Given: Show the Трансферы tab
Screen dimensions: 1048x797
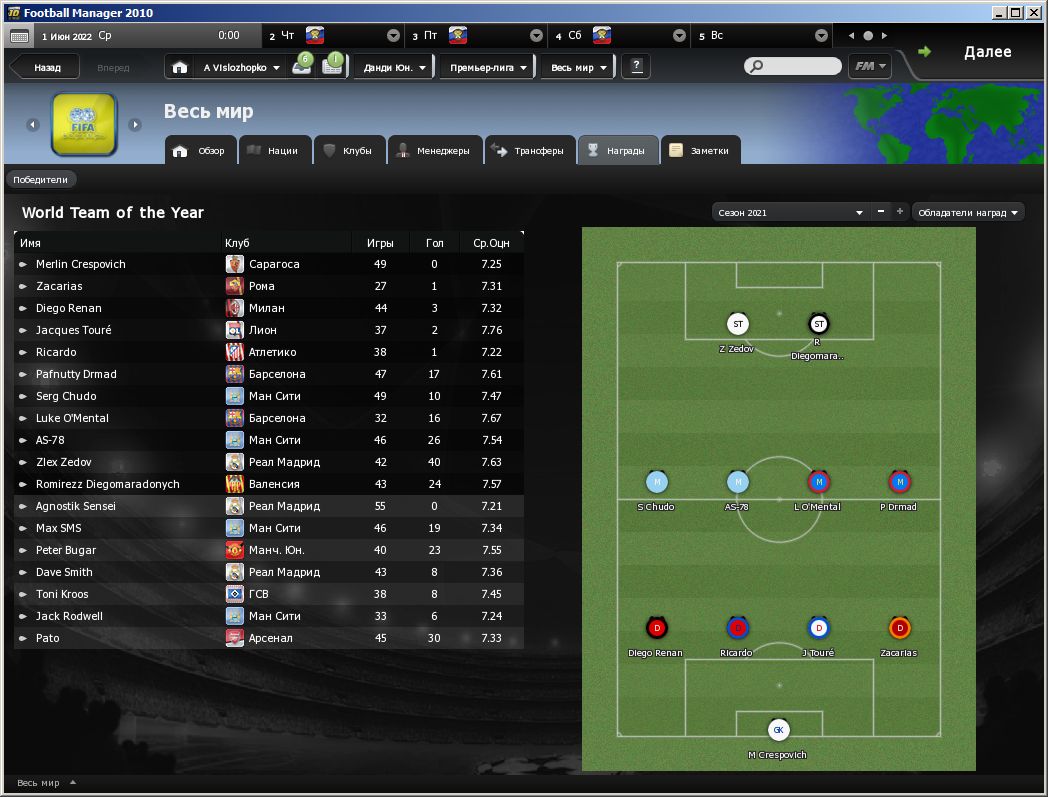Looking at the screenshot, I should click(x=529, y=151).
